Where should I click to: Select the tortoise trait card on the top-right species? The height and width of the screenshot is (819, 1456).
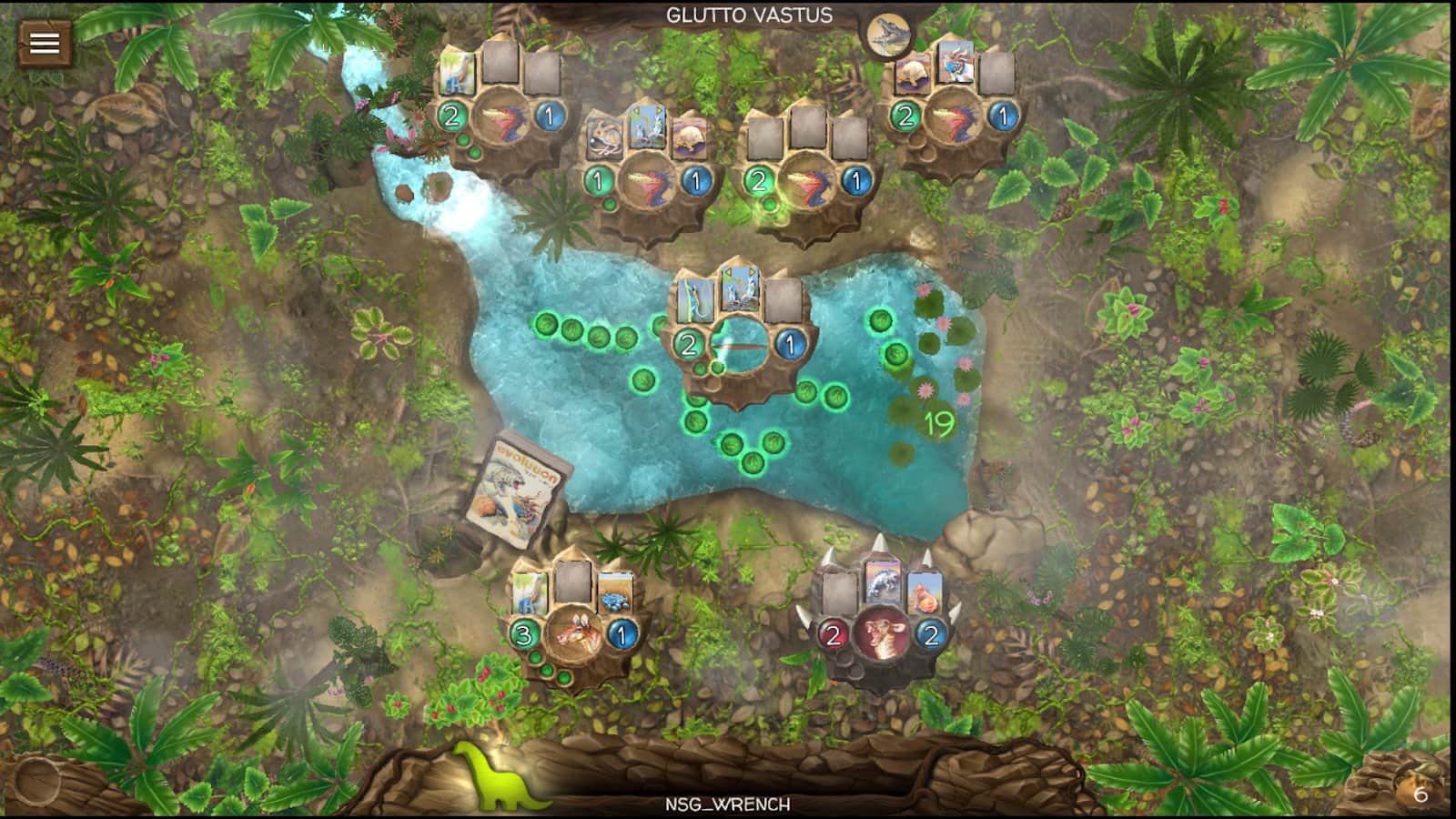tap(913, 76)
